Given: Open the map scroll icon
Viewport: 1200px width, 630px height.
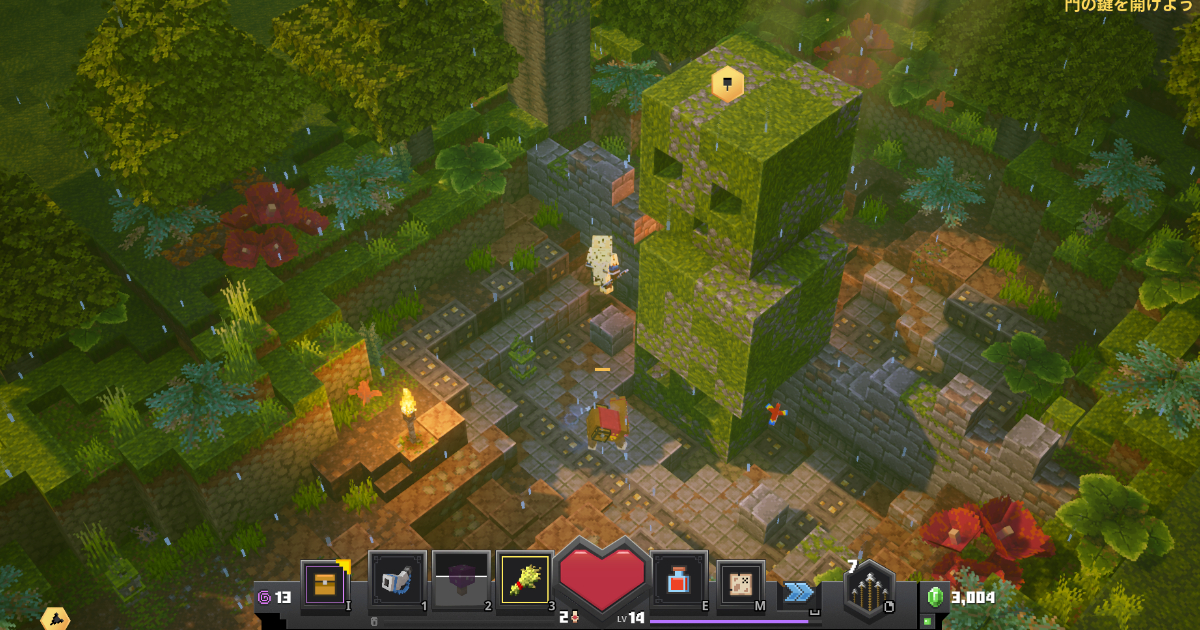Looking at the screenshot, I should [x=741, y=584].
